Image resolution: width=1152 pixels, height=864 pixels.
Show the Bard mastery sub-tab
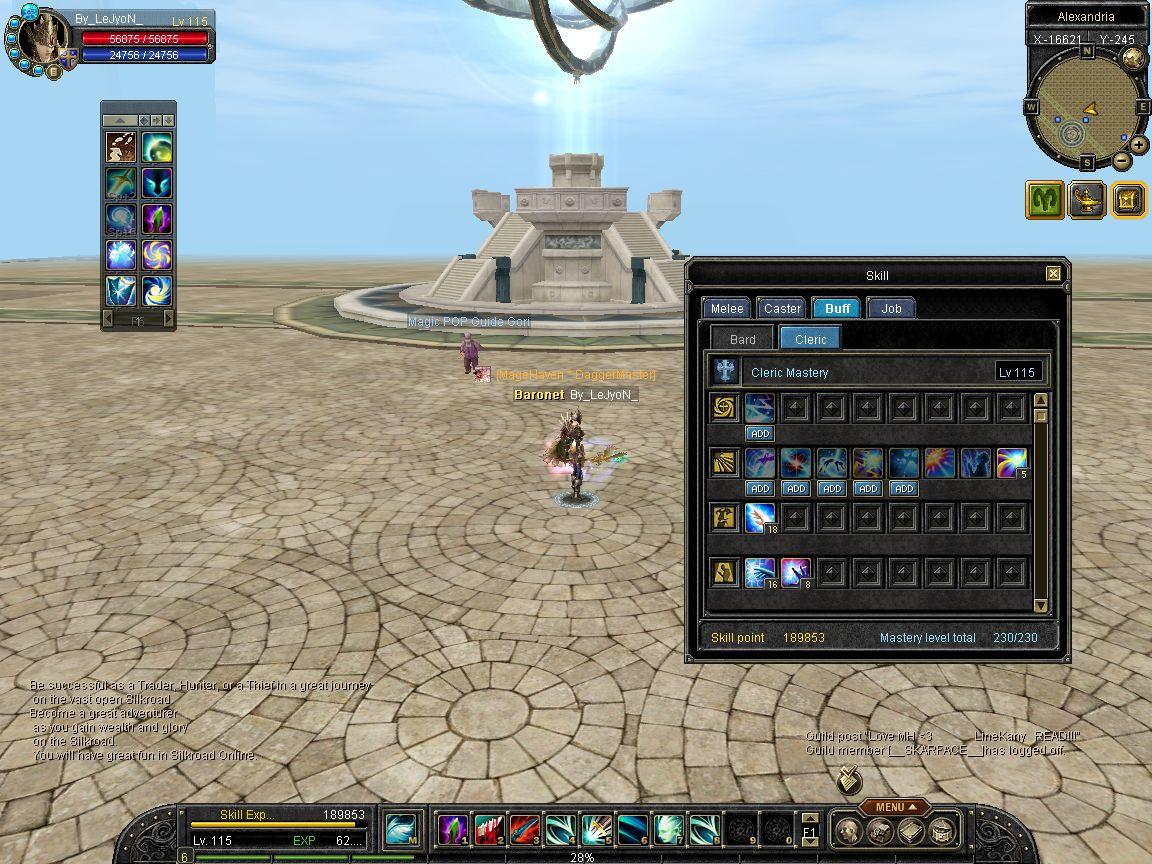742,339
